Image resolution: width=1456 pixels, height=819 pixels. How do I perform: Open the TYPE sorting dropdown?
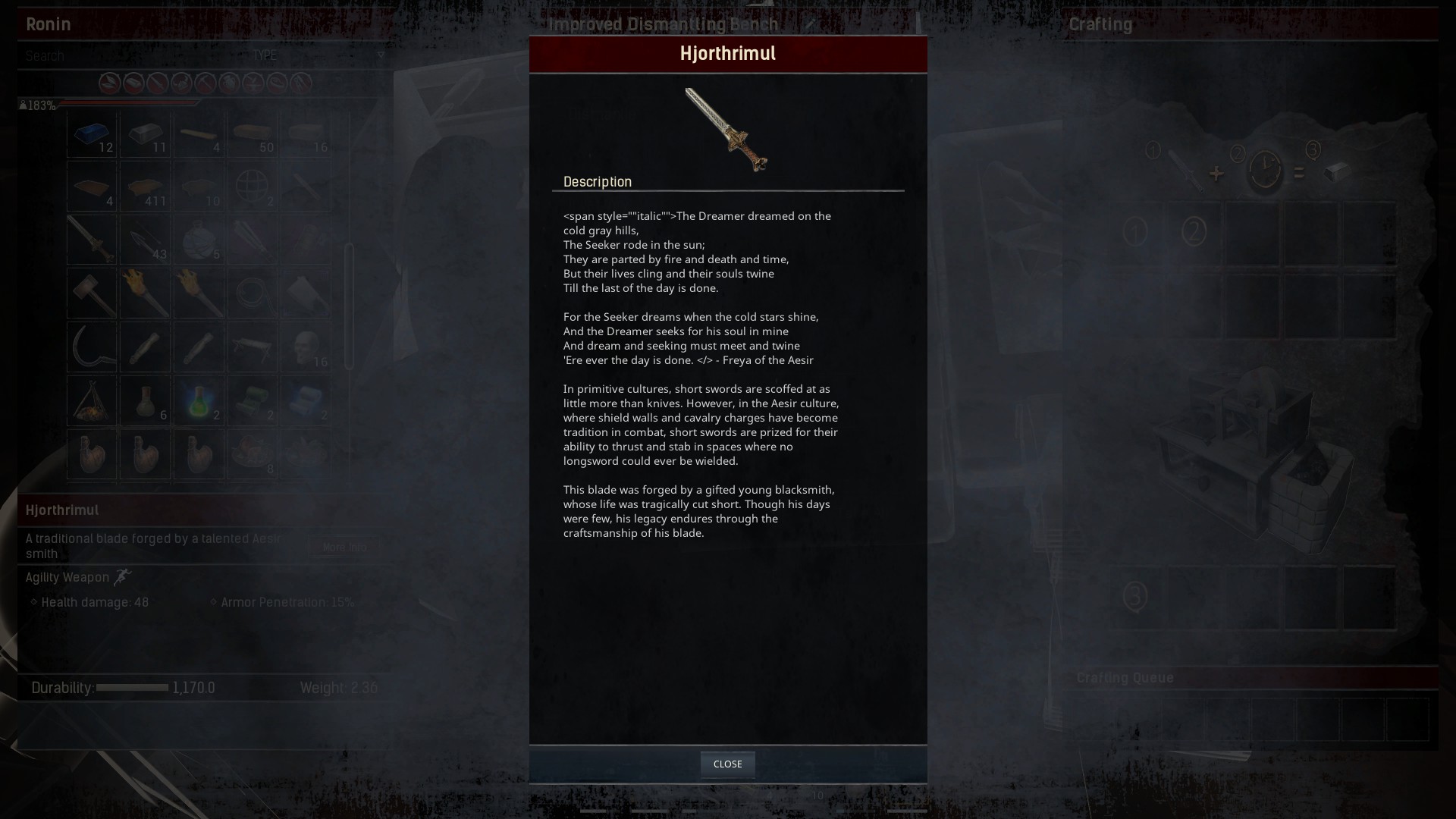265,55
